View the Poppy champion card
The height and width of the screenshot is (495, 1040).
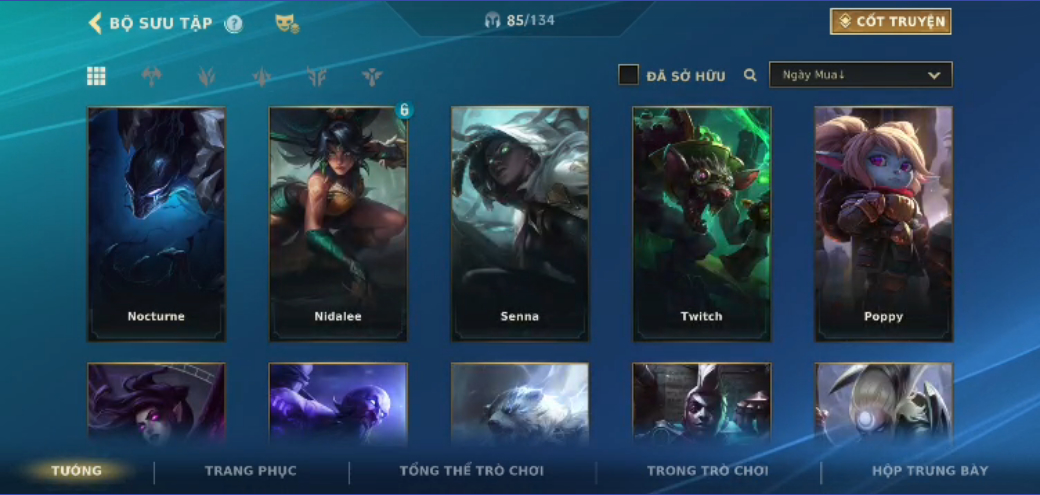click(884, 224)
